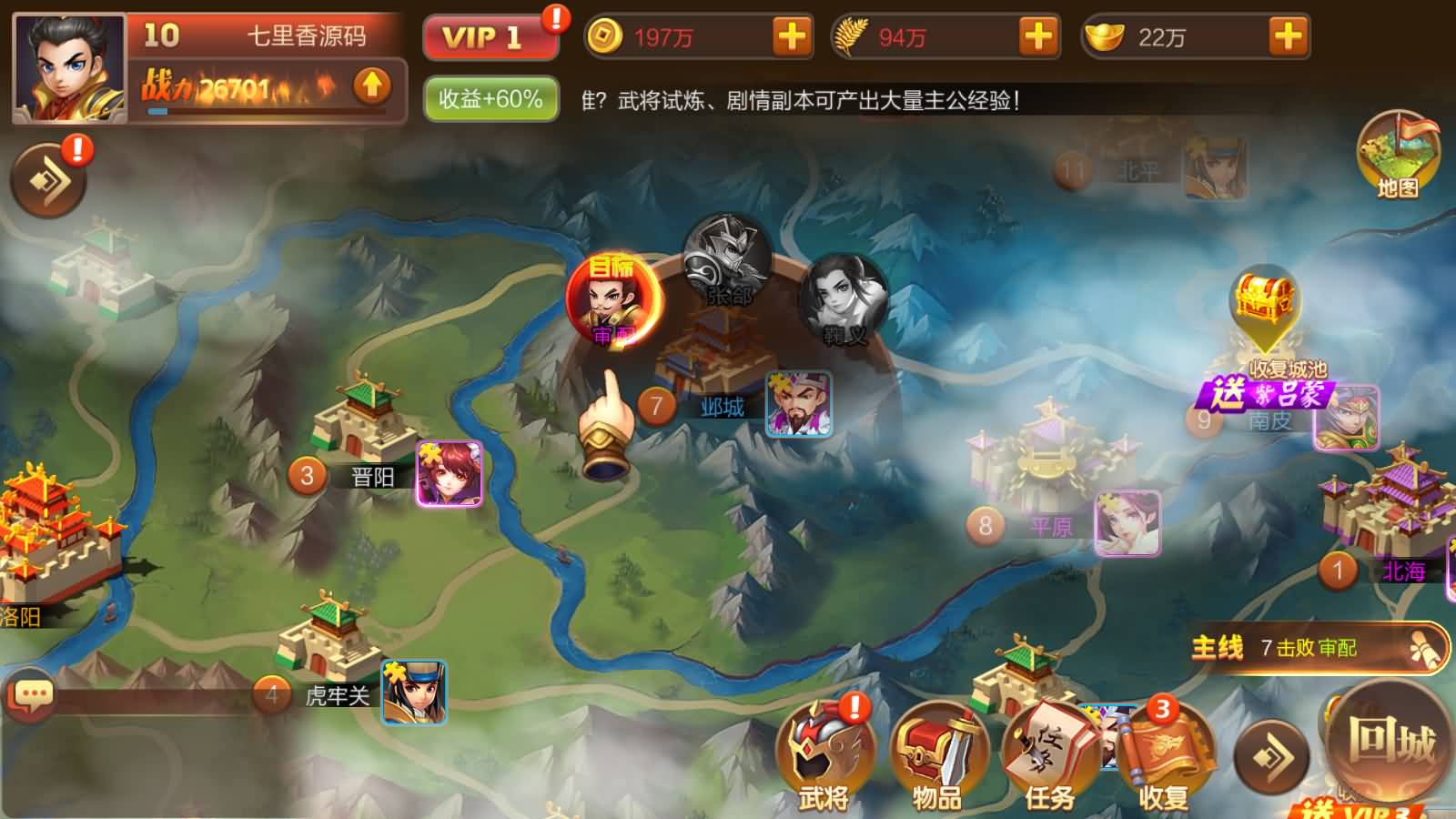Add more gold coins with plus button
Viewport: 1456px width, 819px height.
tap(792, 37)
